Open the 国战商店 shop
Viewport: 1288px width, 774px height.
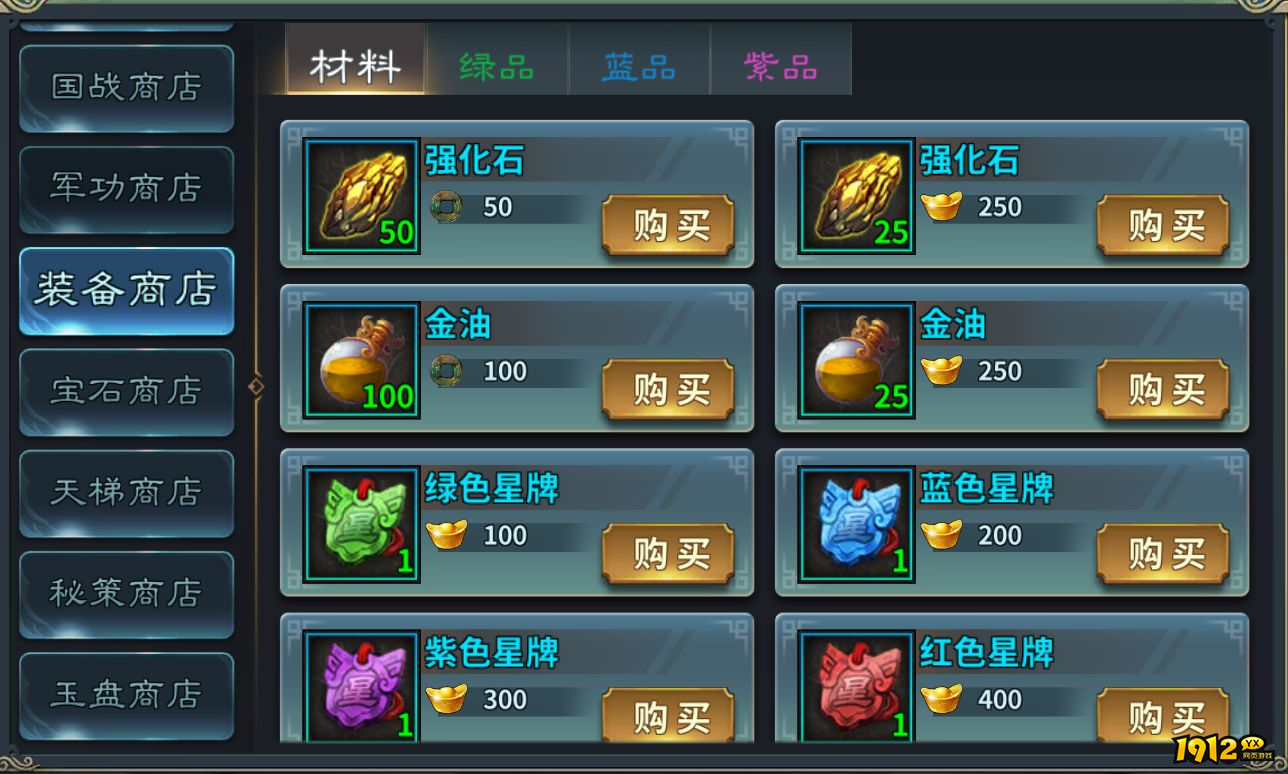126,88
